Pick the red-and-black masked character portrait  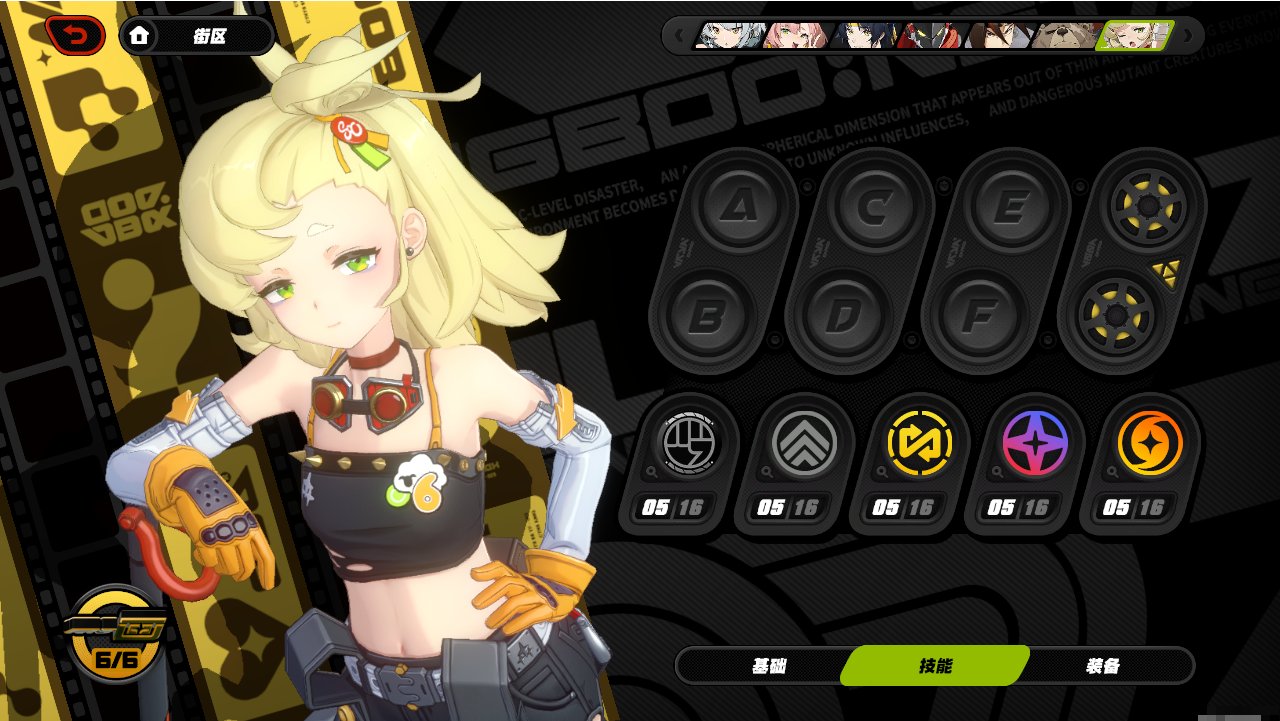[x=929, y=36]
